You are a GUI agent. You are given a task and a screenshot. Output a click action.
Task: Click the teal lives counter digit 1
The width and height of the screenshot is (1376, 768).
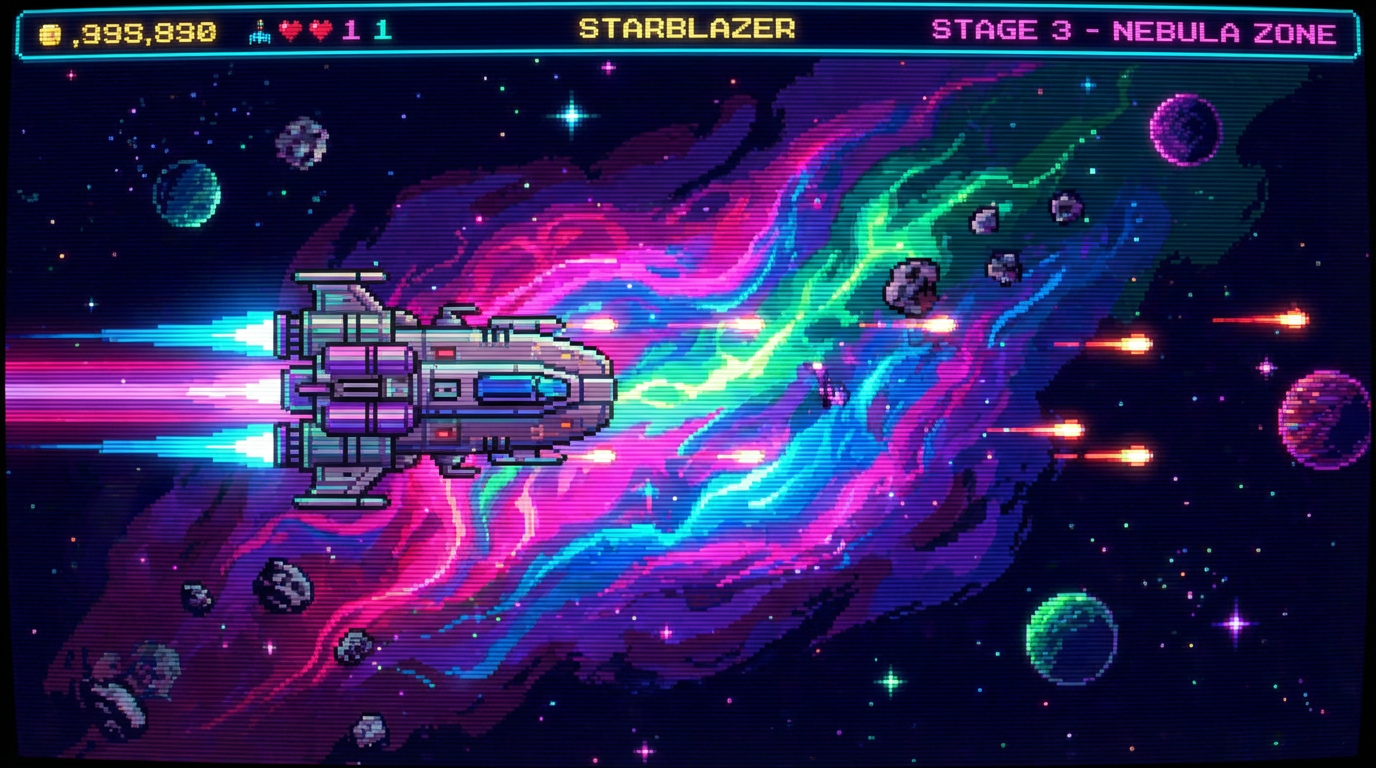click(381, 31)
